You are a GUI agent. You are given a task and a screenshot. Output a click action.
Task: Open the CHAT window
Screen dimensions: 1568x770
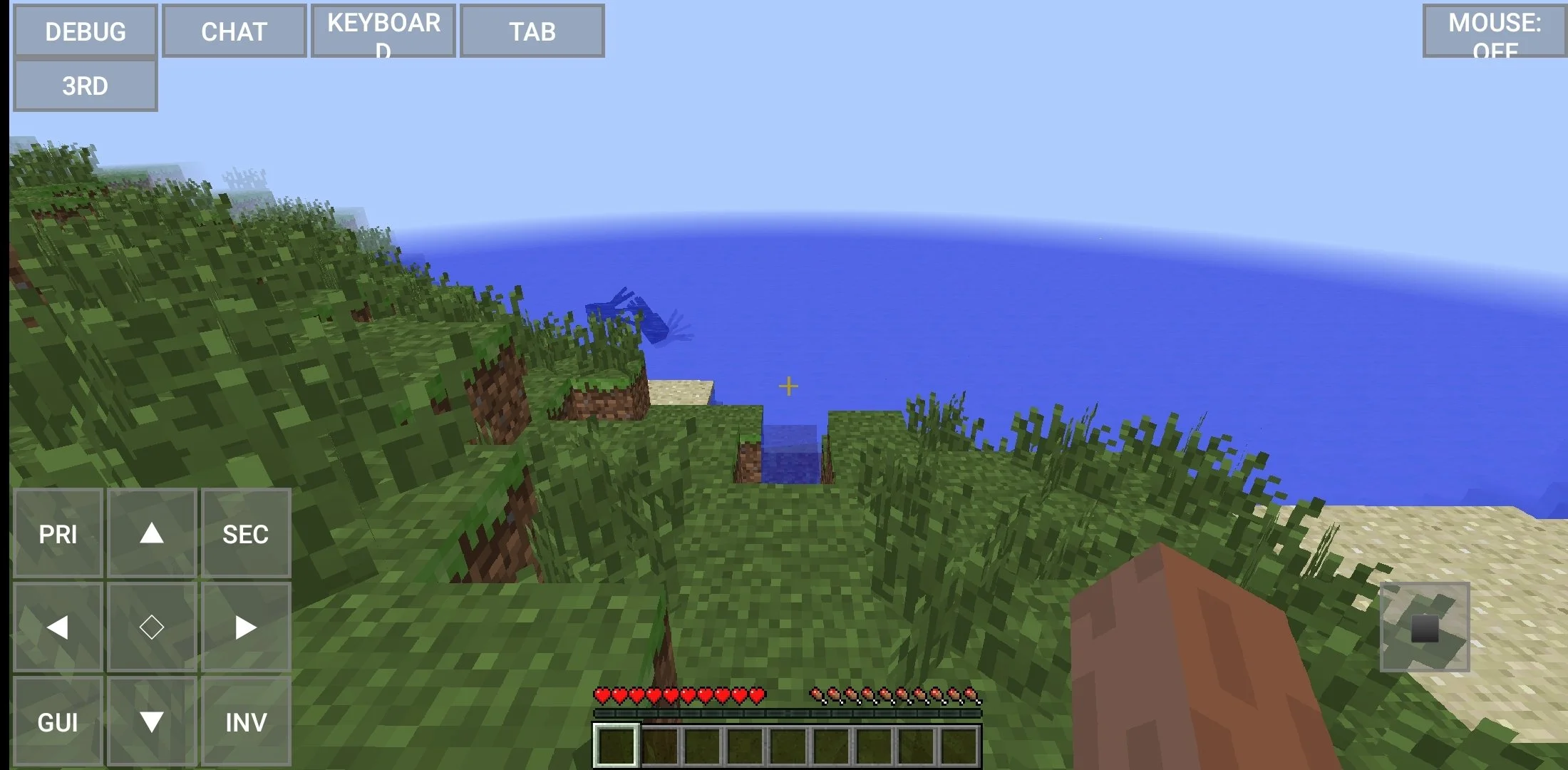coord(234,31)
